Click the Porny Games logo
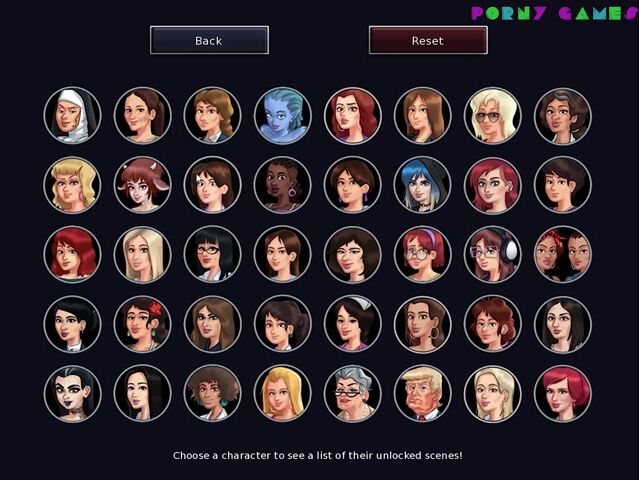Screen dimensions: 639x480 point(553,13)
